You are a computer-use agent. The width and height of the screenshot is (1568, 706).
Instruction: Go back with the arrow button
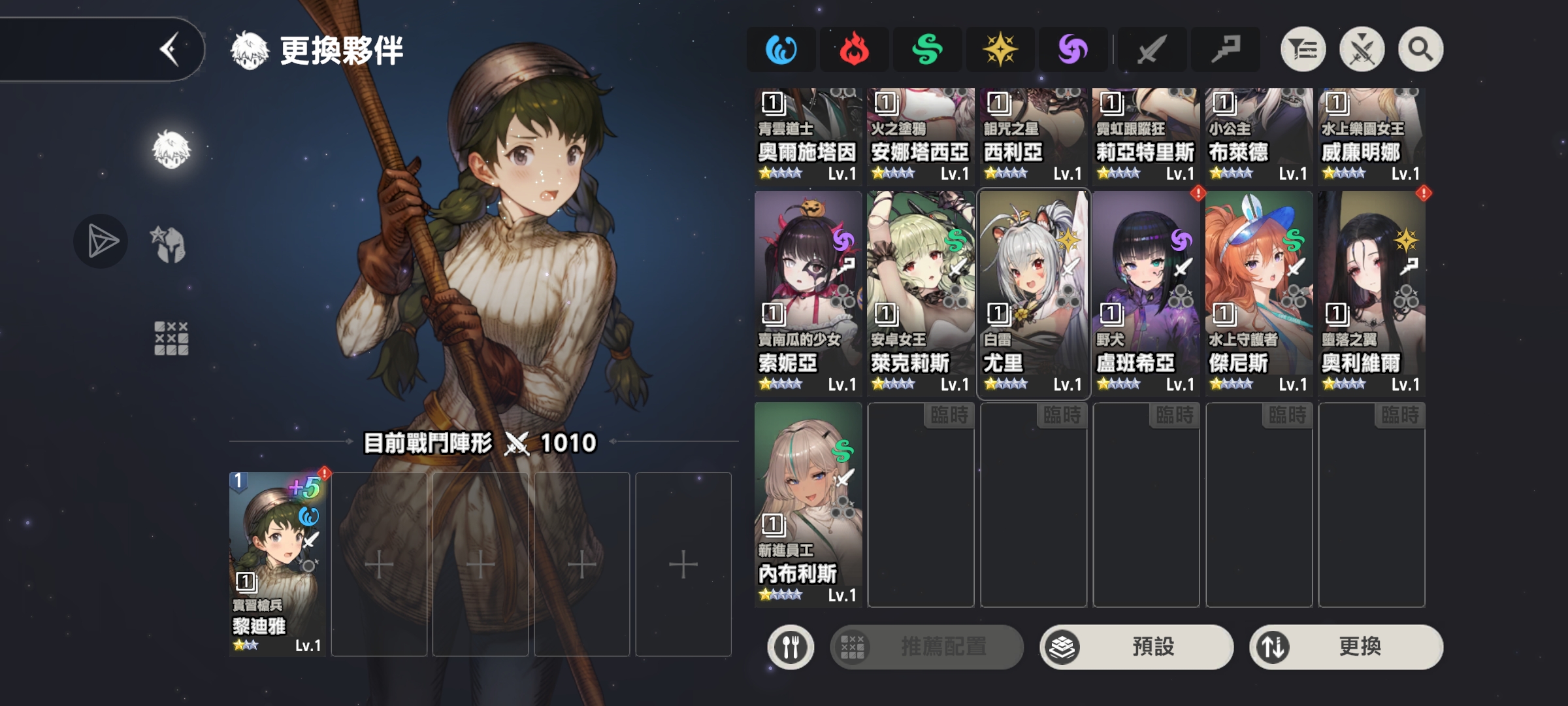[x=170, y=50]
